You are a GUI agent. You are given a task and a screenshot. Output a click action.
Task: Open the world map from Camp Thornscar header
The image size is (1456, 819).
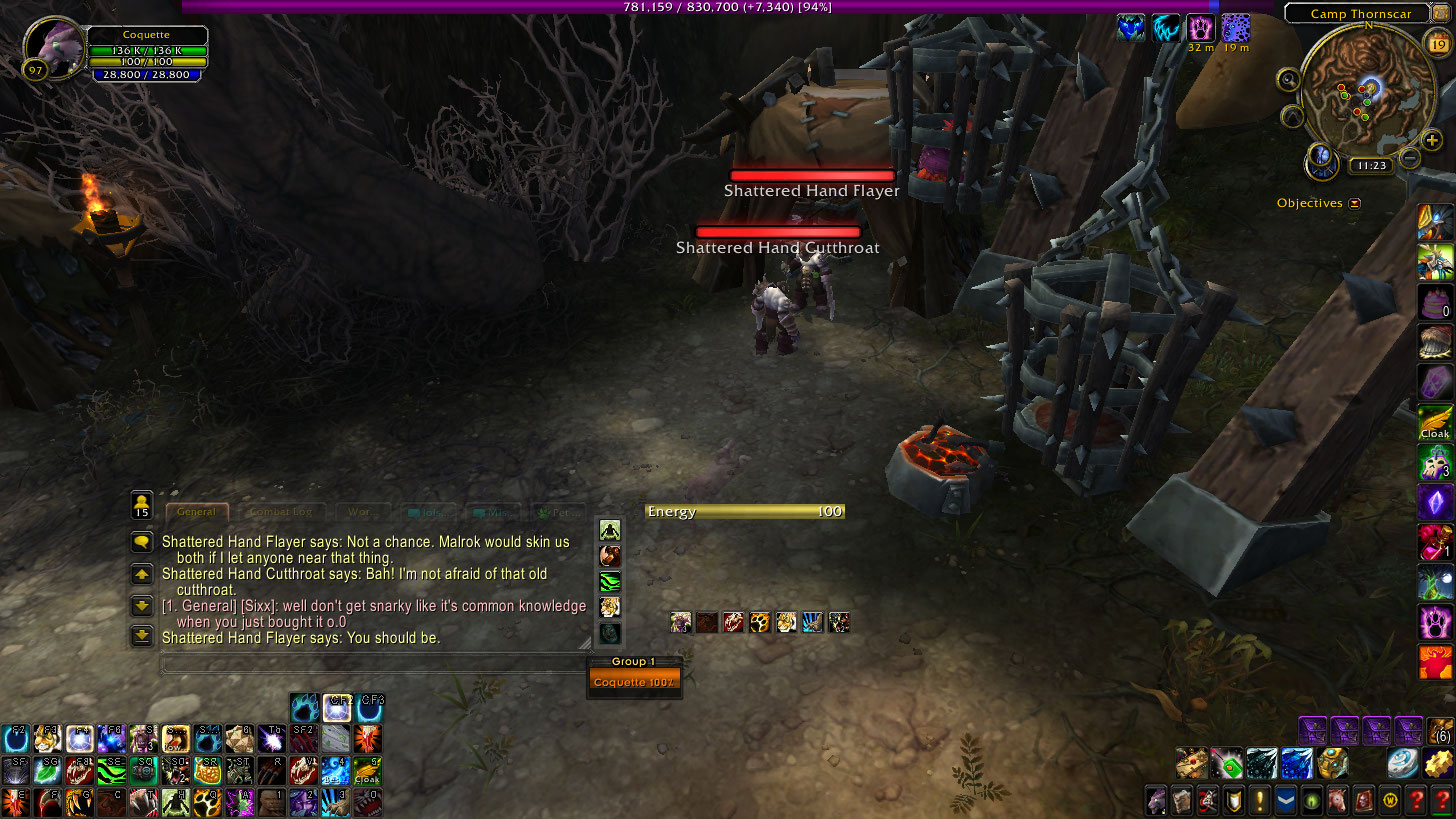(x=1361, y=14)
